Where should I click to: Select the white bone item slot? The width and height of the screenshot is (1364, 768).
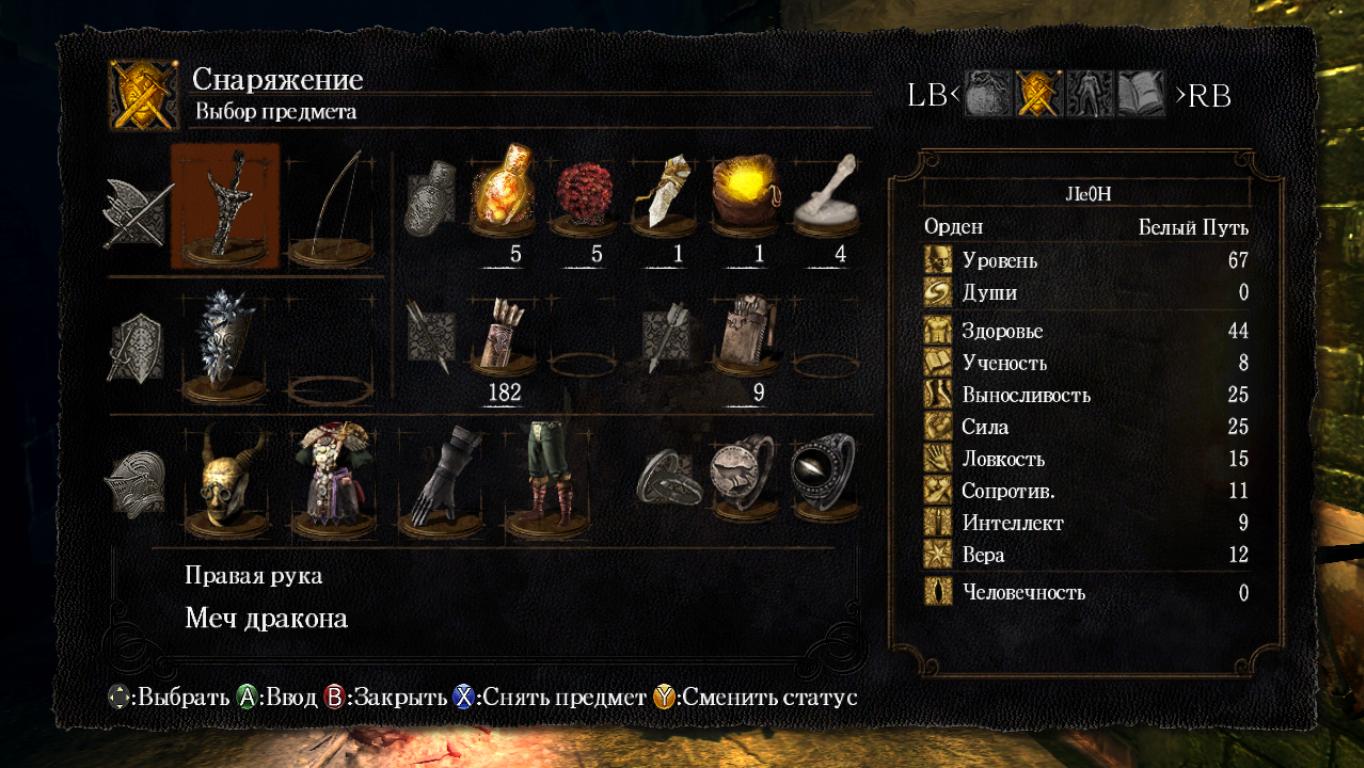pos(827,192)
